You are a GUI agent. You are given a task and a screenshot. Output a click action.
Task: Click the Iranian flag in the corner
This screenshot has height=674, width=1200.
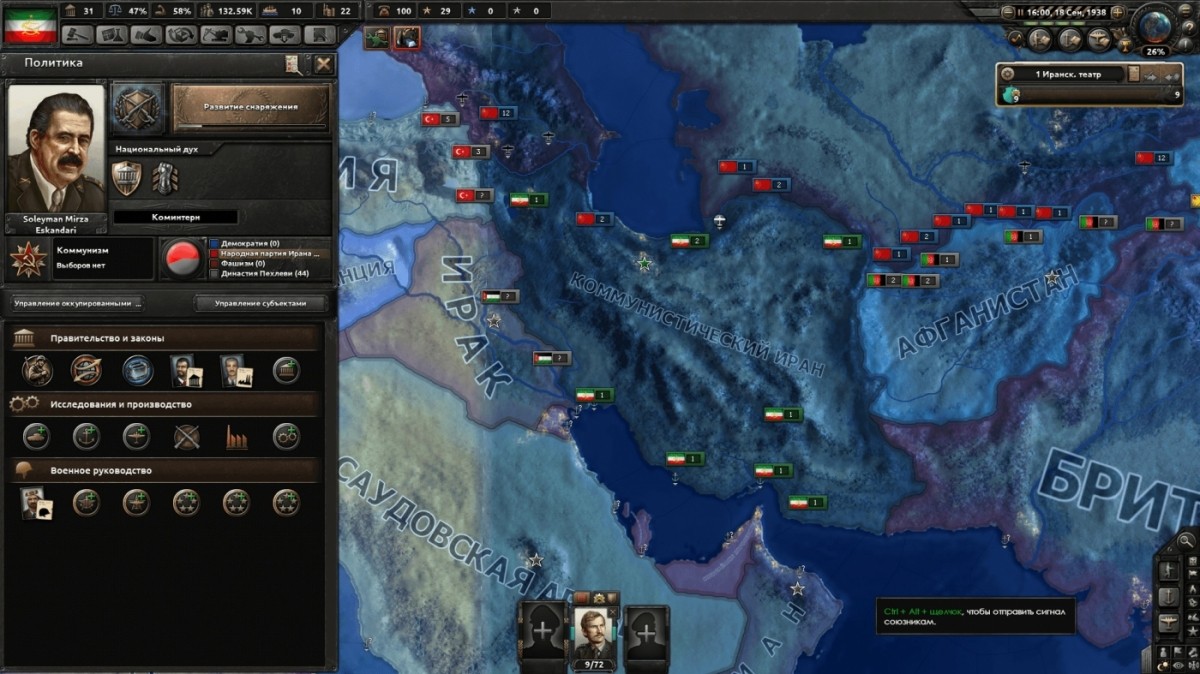pos(30,25)
